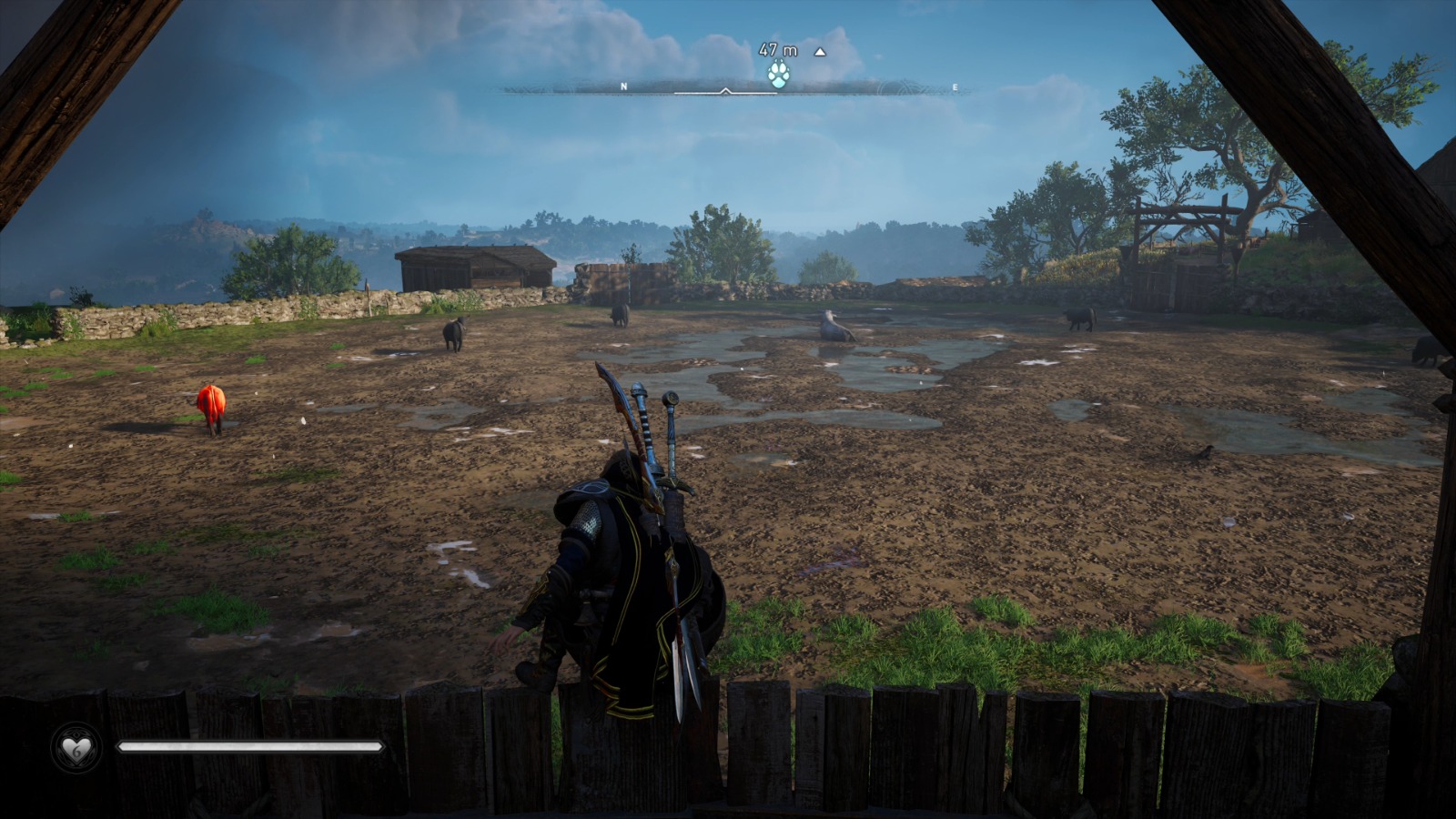Click the E marker on the compass

954,86
